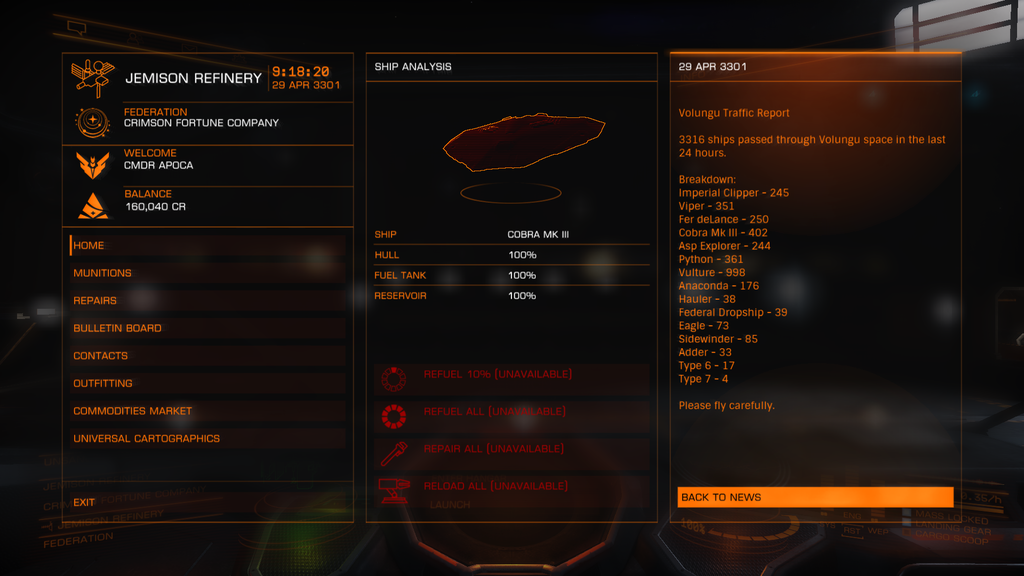Choose the Reload All option

496,486
